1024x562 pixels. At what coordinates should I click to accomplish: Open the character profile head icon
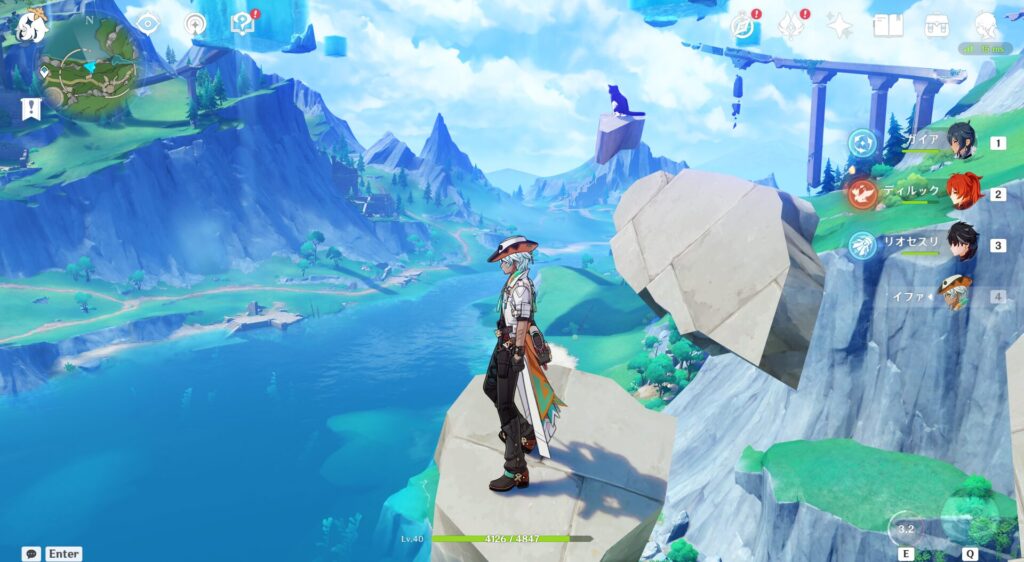click(x=986, y=26)
